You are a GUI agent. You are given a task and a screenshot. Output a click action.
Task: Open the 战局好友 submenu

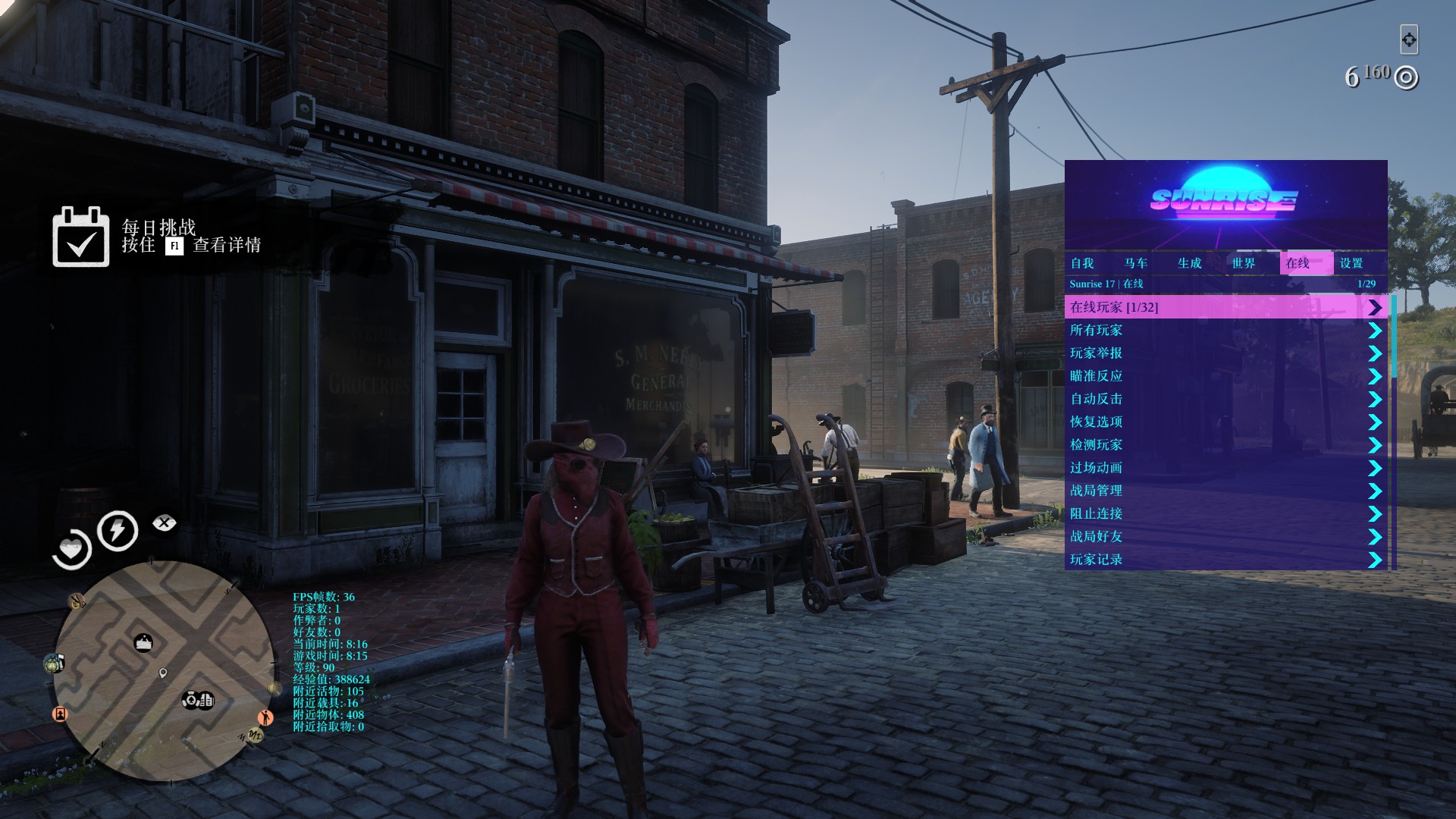tap(1096, 537)
